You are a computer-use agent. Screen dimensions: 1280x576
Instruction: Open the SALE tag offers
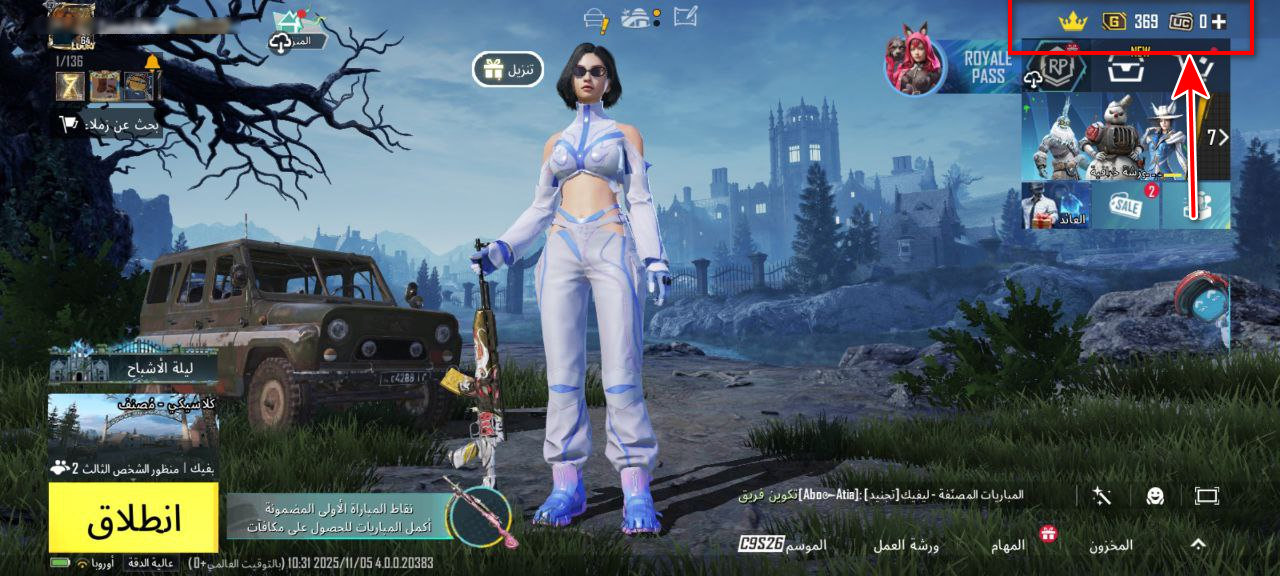(1126, 205)
